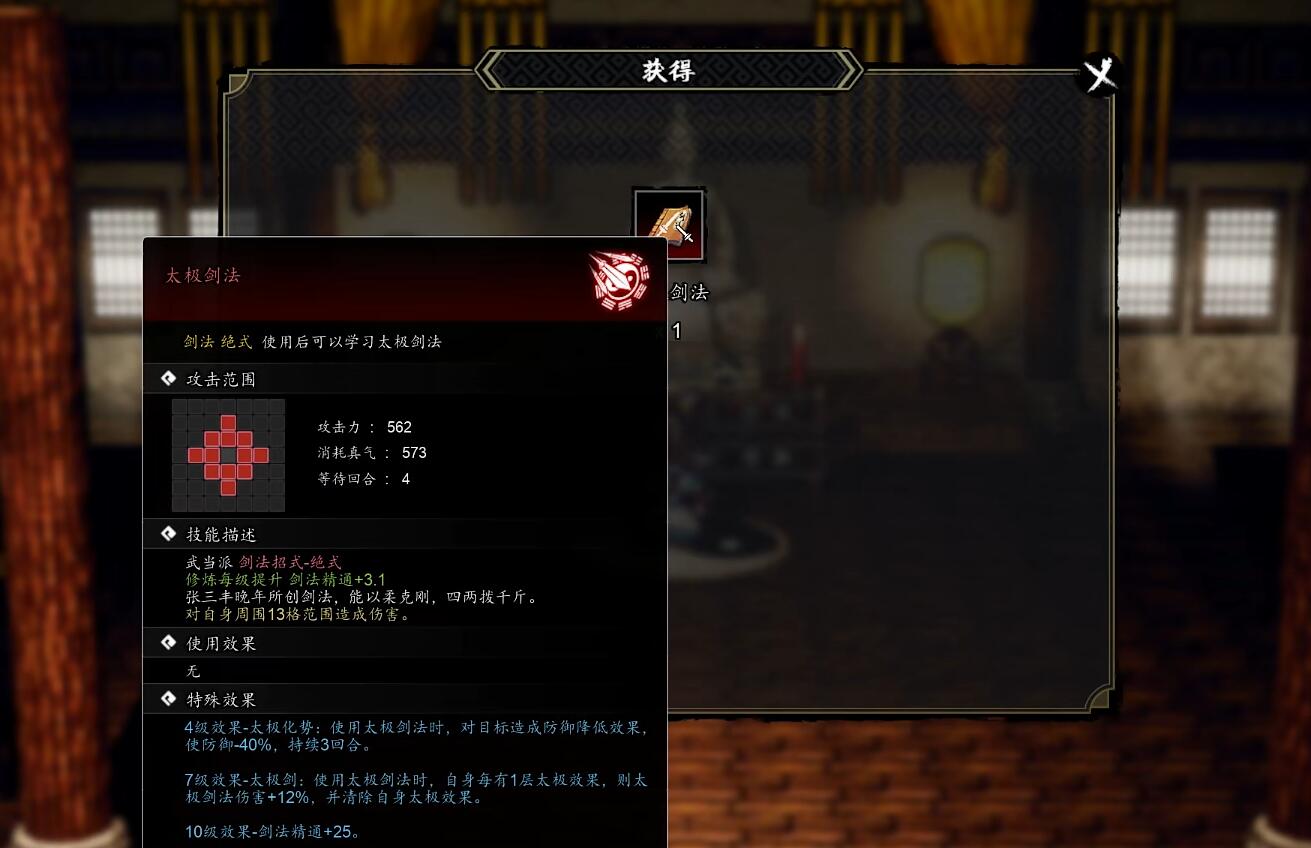Click the item quantity 1 label
Image resolution: width=1311 pixels, height=848 pixels.
tap(675, 331)
